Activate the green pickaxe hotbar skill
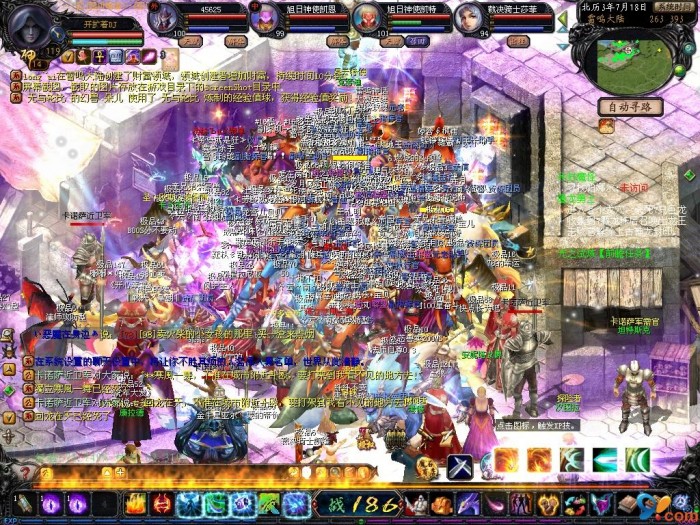The image size is (700, 525). (268, 503)
